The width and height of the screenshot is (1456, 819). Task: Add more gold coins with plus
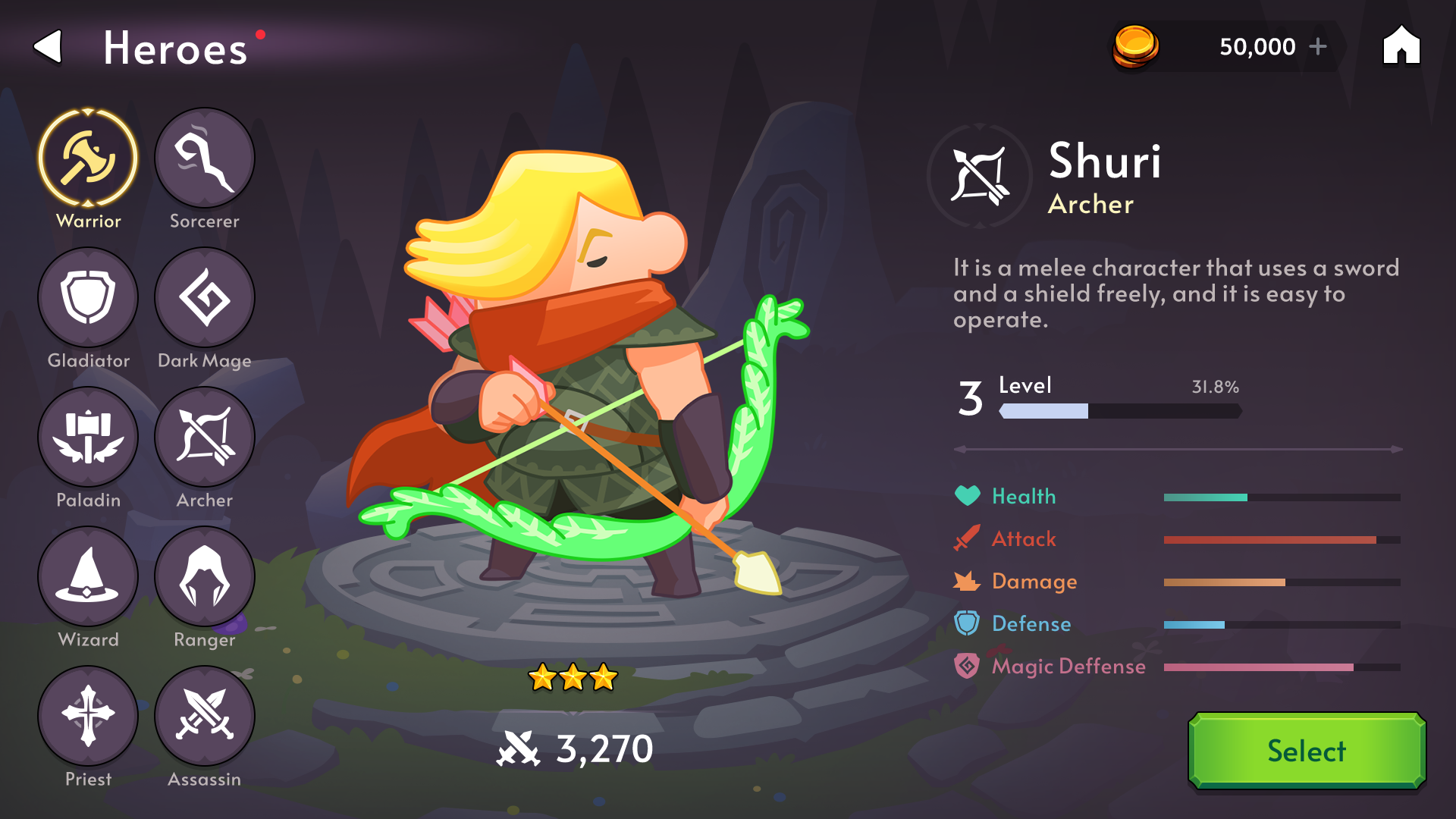1318,46
